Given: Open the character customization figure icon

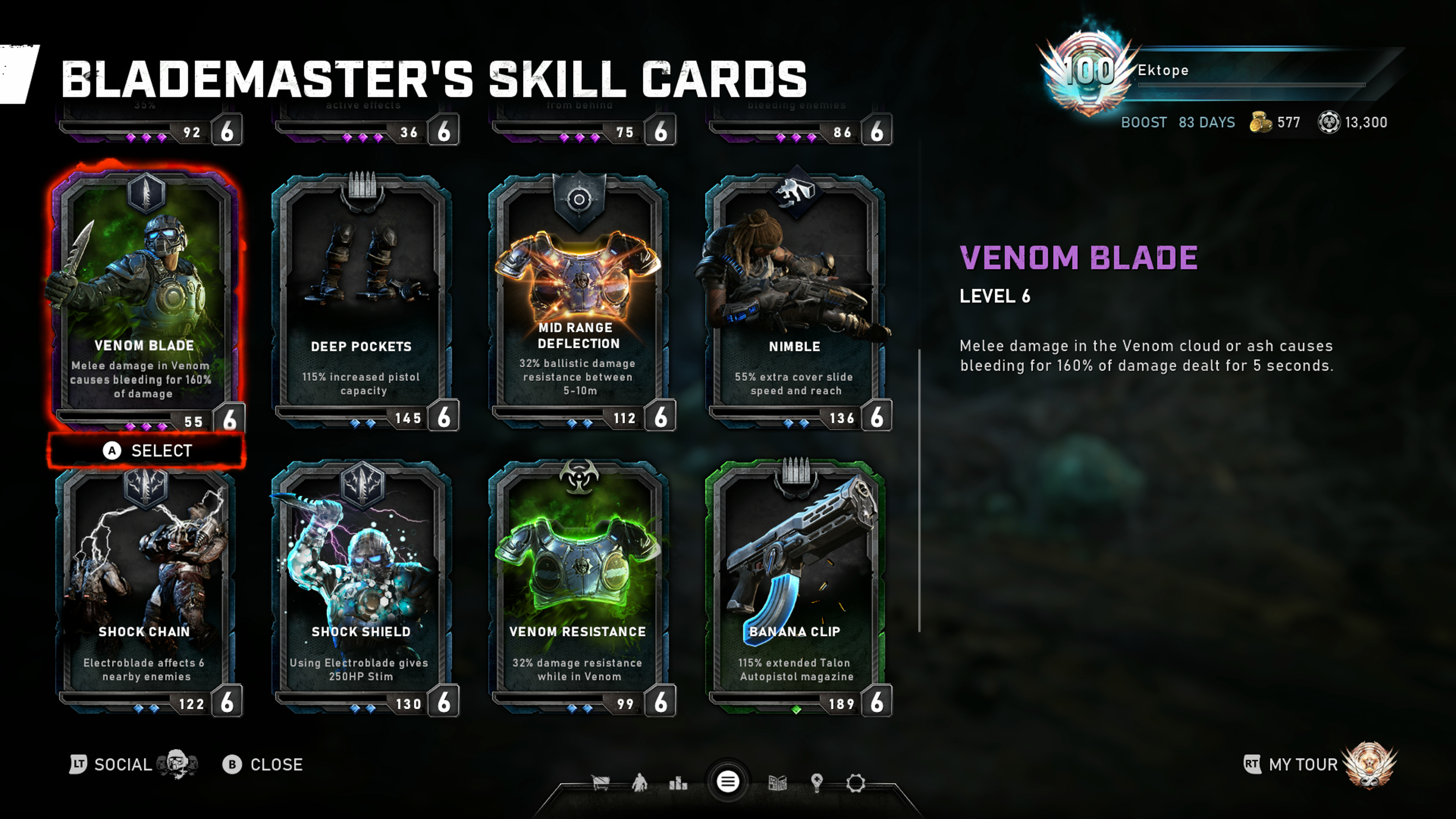Looking at the screenshot, I should 640,783.
